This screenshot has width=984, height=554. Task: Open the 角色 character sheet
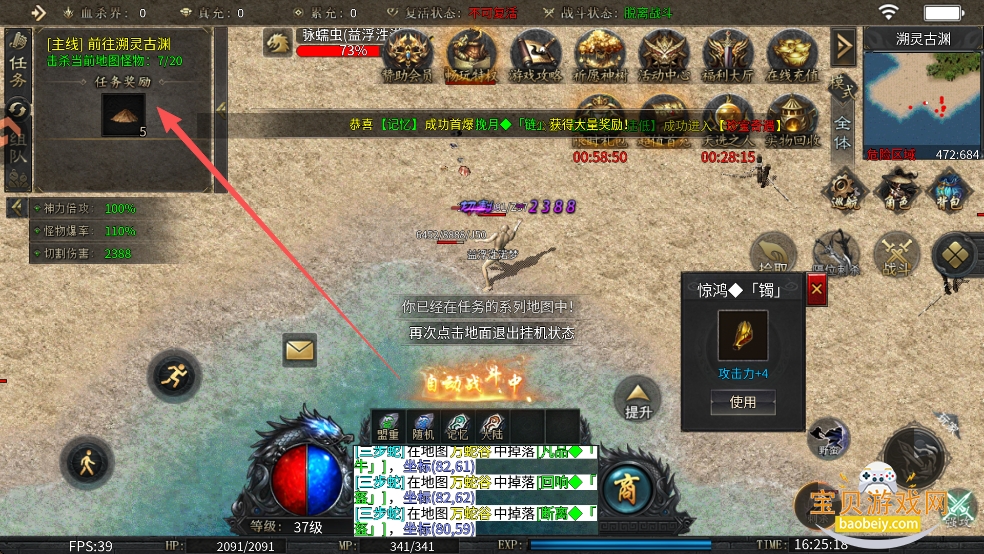893,189
